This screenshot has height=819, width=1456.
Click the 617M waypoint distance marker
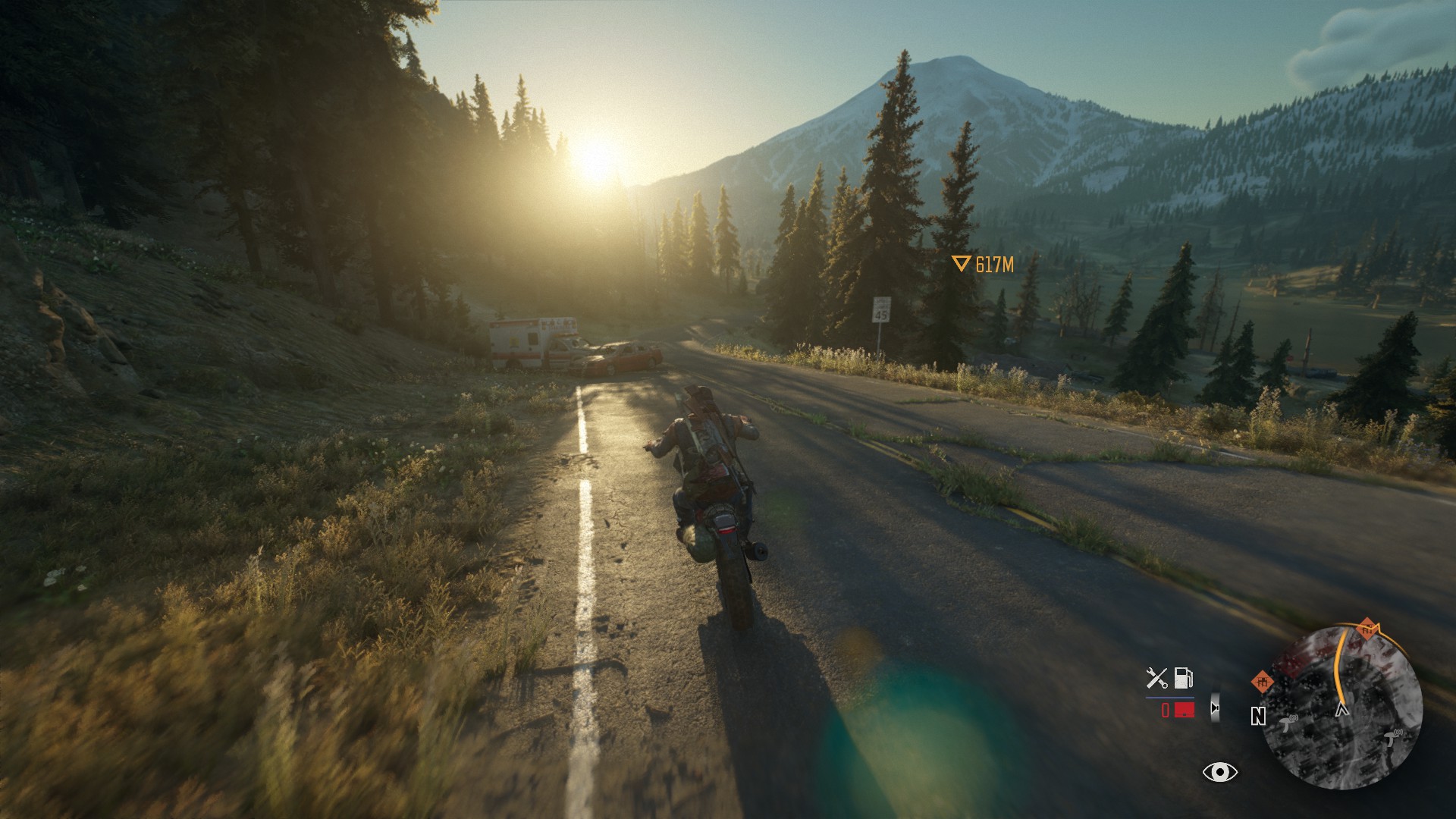click(x=983, y=264)
